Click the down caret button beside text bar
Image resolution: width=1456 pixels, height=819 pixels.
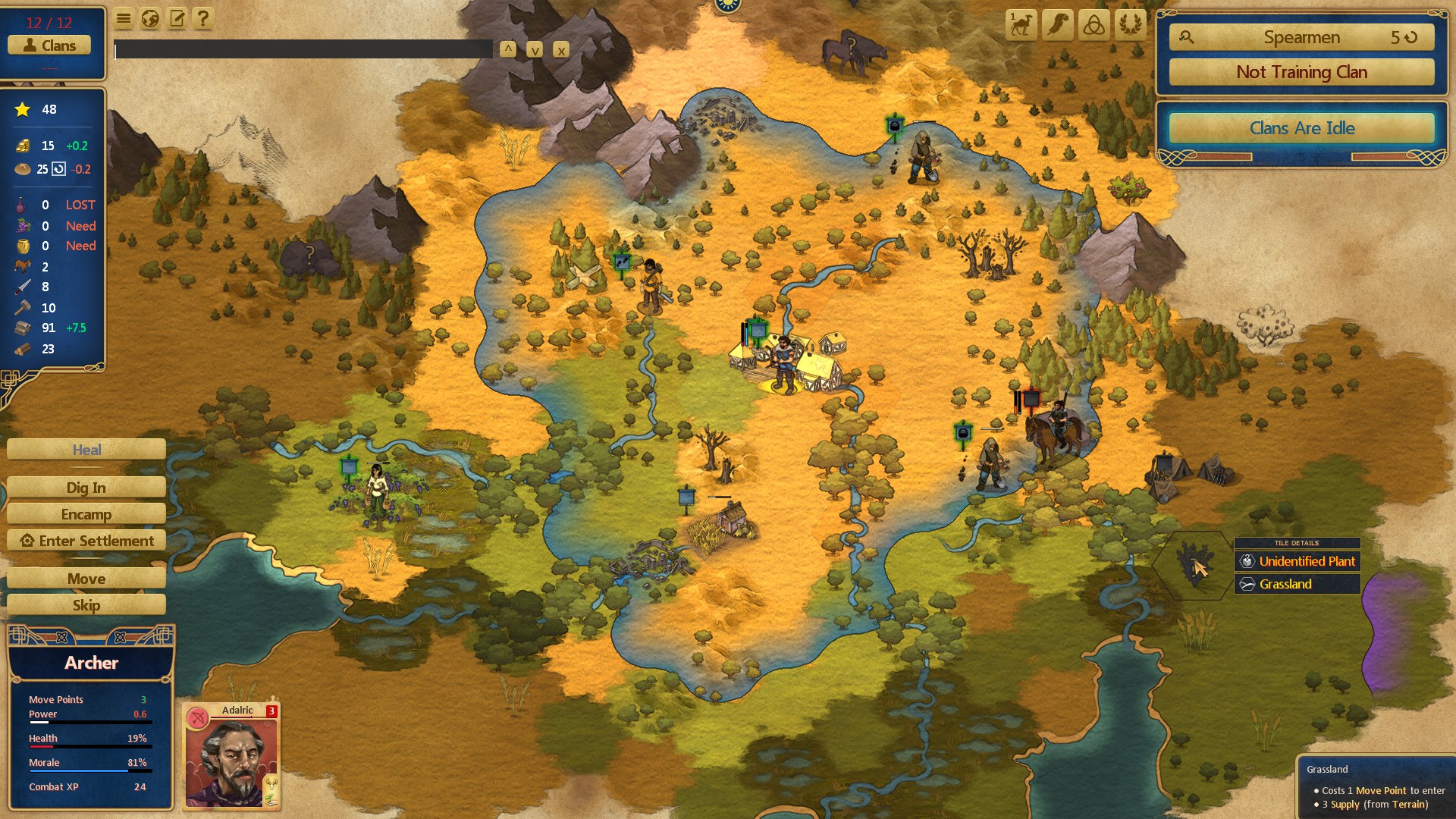click(x=535, y=50)
